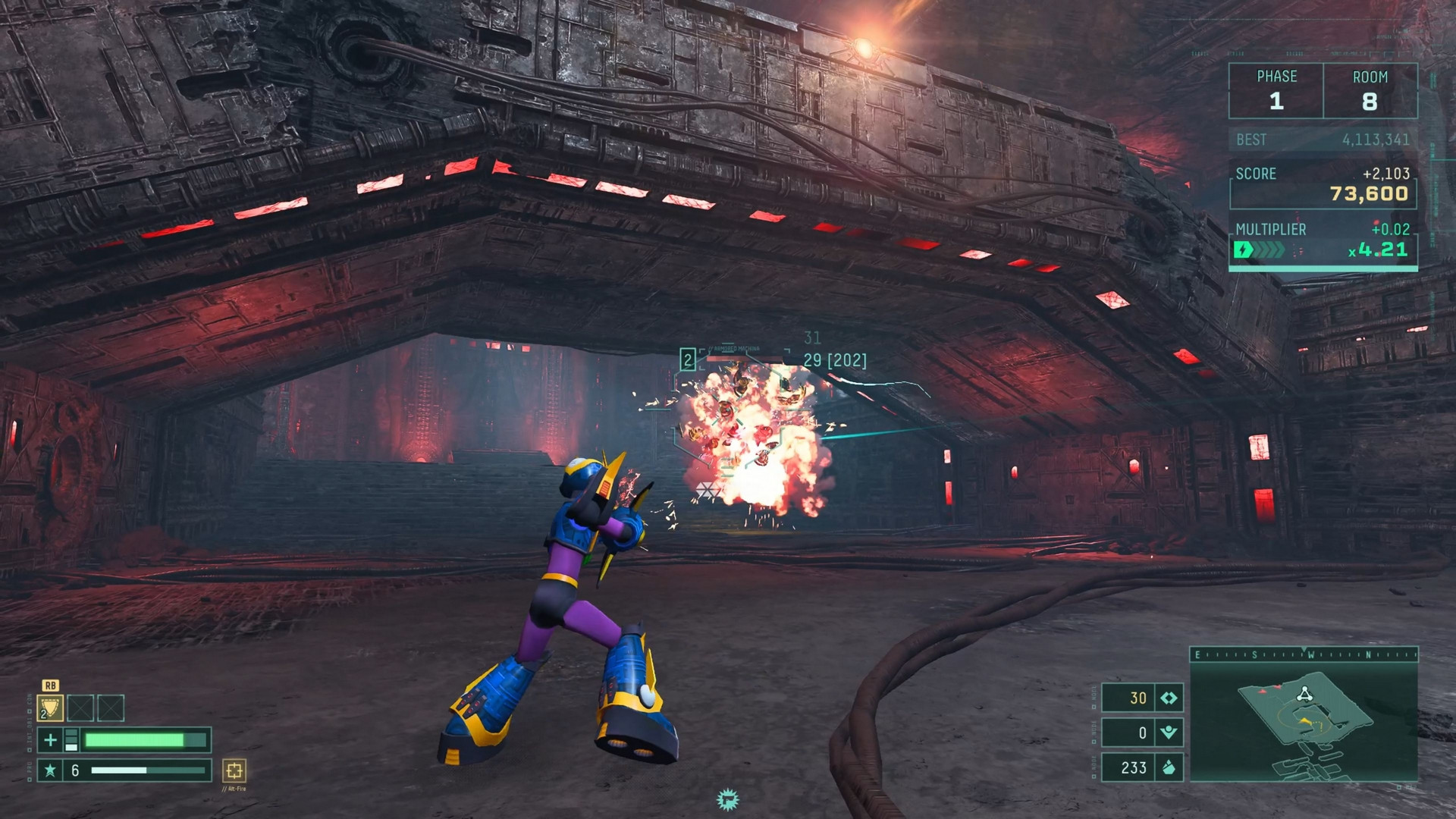1456x819 pixels.
Task: Click the green health bar
Action: tap(136, 741)
